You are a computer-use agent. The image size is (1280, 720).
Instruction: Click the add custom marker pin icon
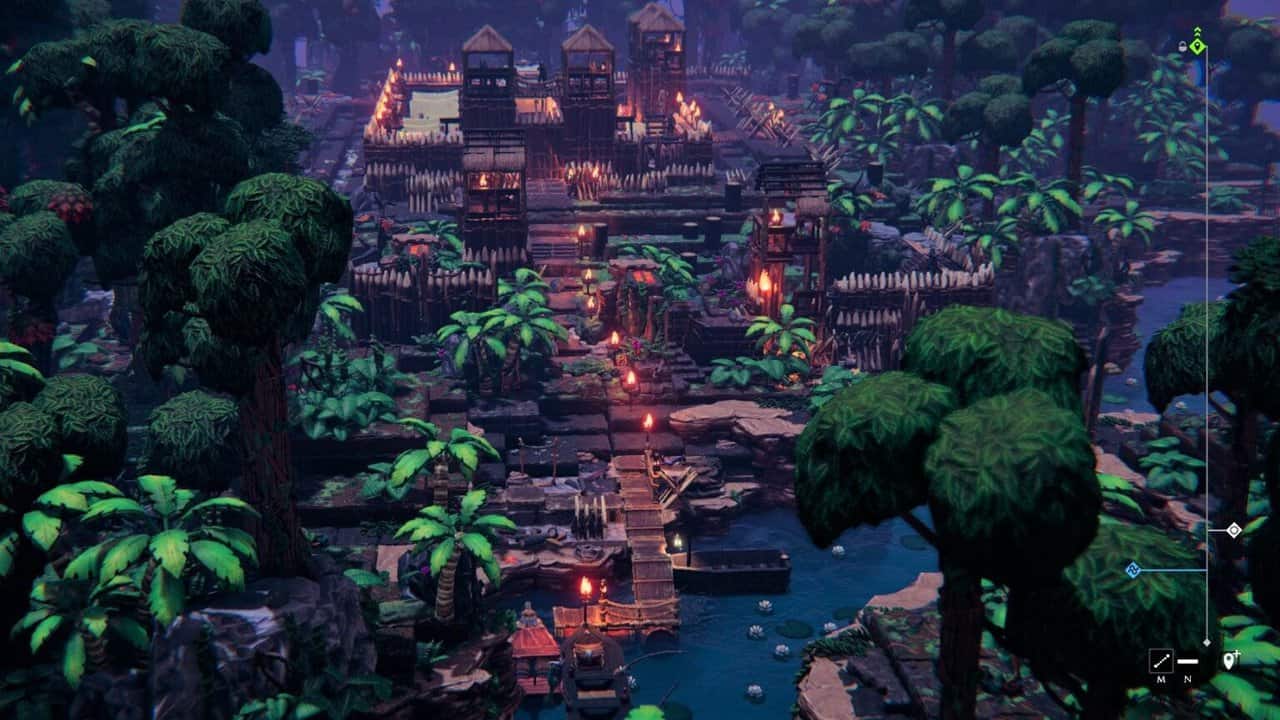click(x=1230, y=660)
